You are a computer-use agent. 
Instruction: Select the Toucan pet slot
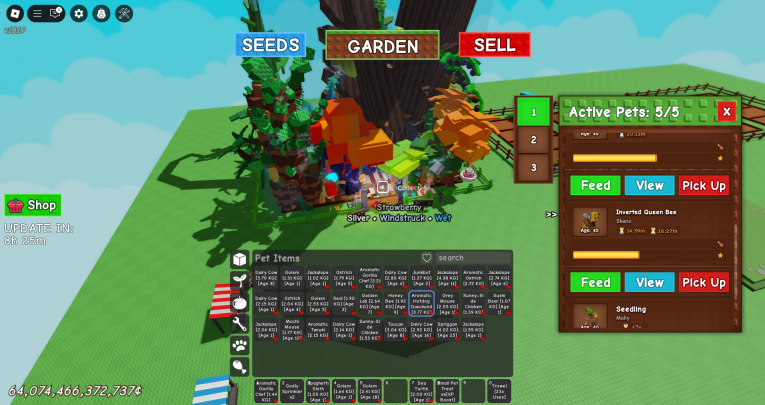click(396, 330)
